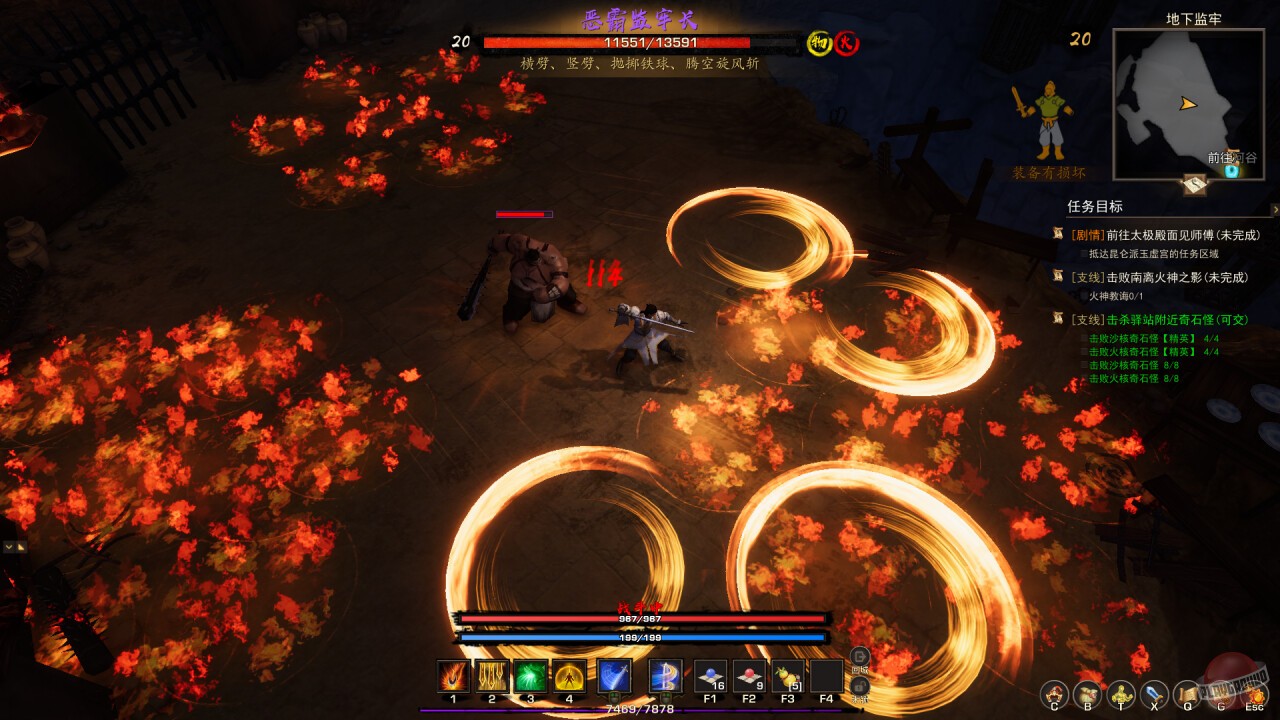Select the blue spiral skill on right mouse slot
Screen dimensions: 1280x720
pyautogui.click(x=666, y=675)
